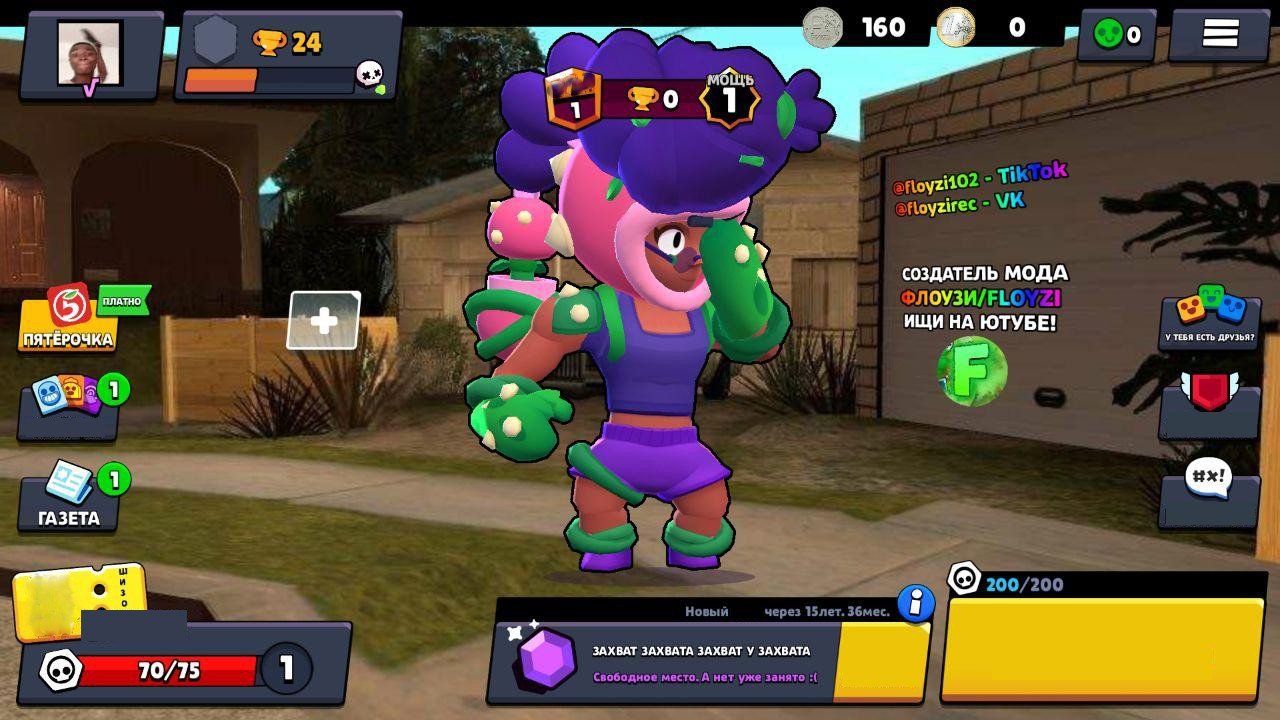Image resolution: width=1280 pixels, height=720 pixels.
Task: Show game mode info
Action: point(915,603)
